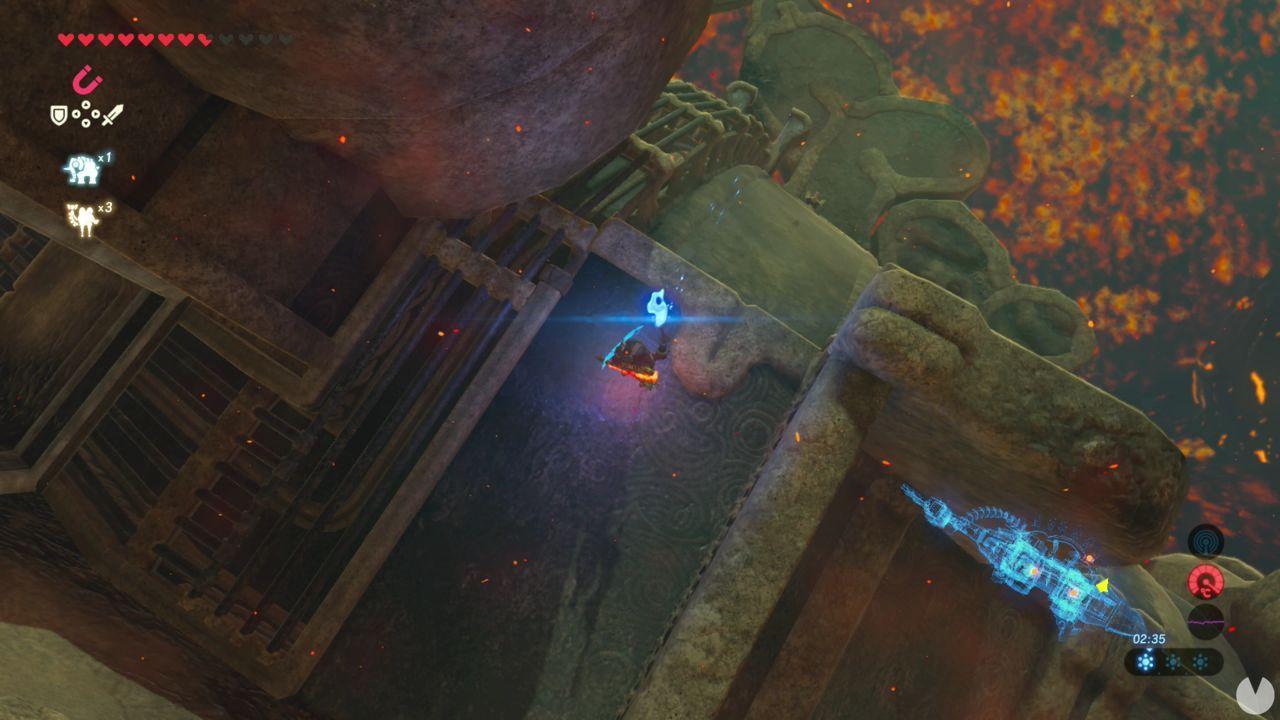
Task: Toggle the third dimmed snowflake charge
Action: [1199, 661]
